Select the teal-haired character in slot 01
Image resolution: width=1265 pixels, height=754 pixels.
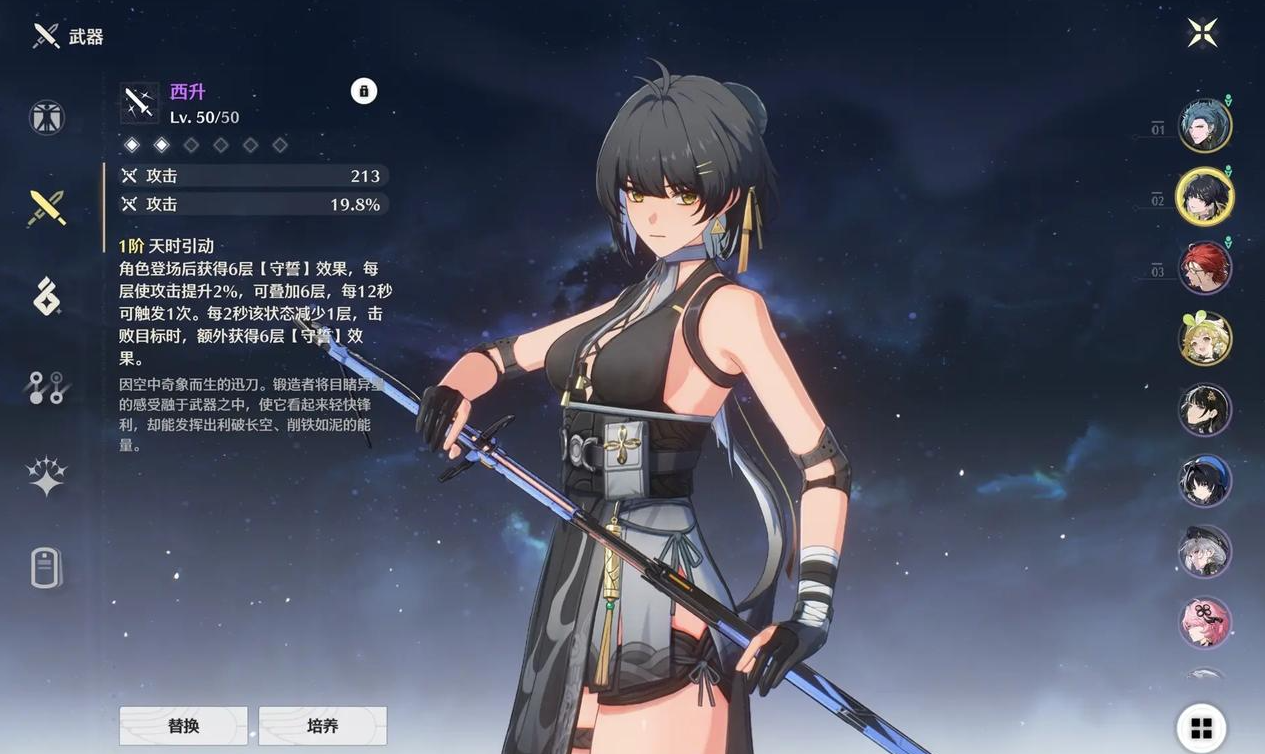coord(1204,126)
